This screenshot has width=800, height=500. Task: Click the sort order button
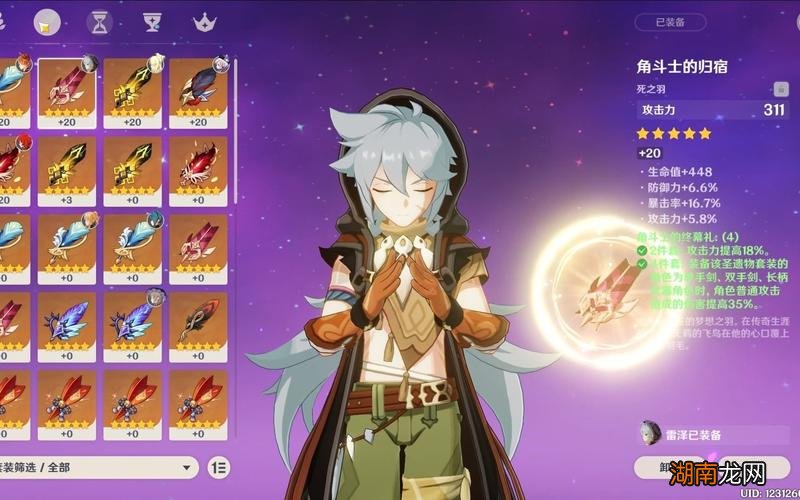pos(219,467)
